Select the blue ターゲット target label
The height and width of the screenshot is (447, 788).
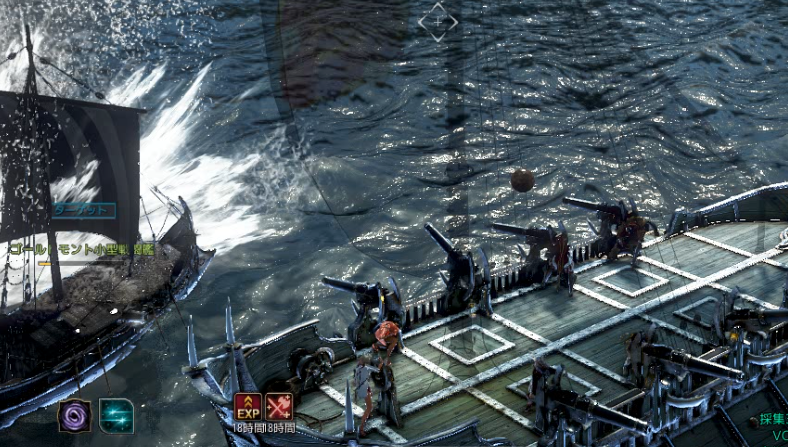point(84,210)
